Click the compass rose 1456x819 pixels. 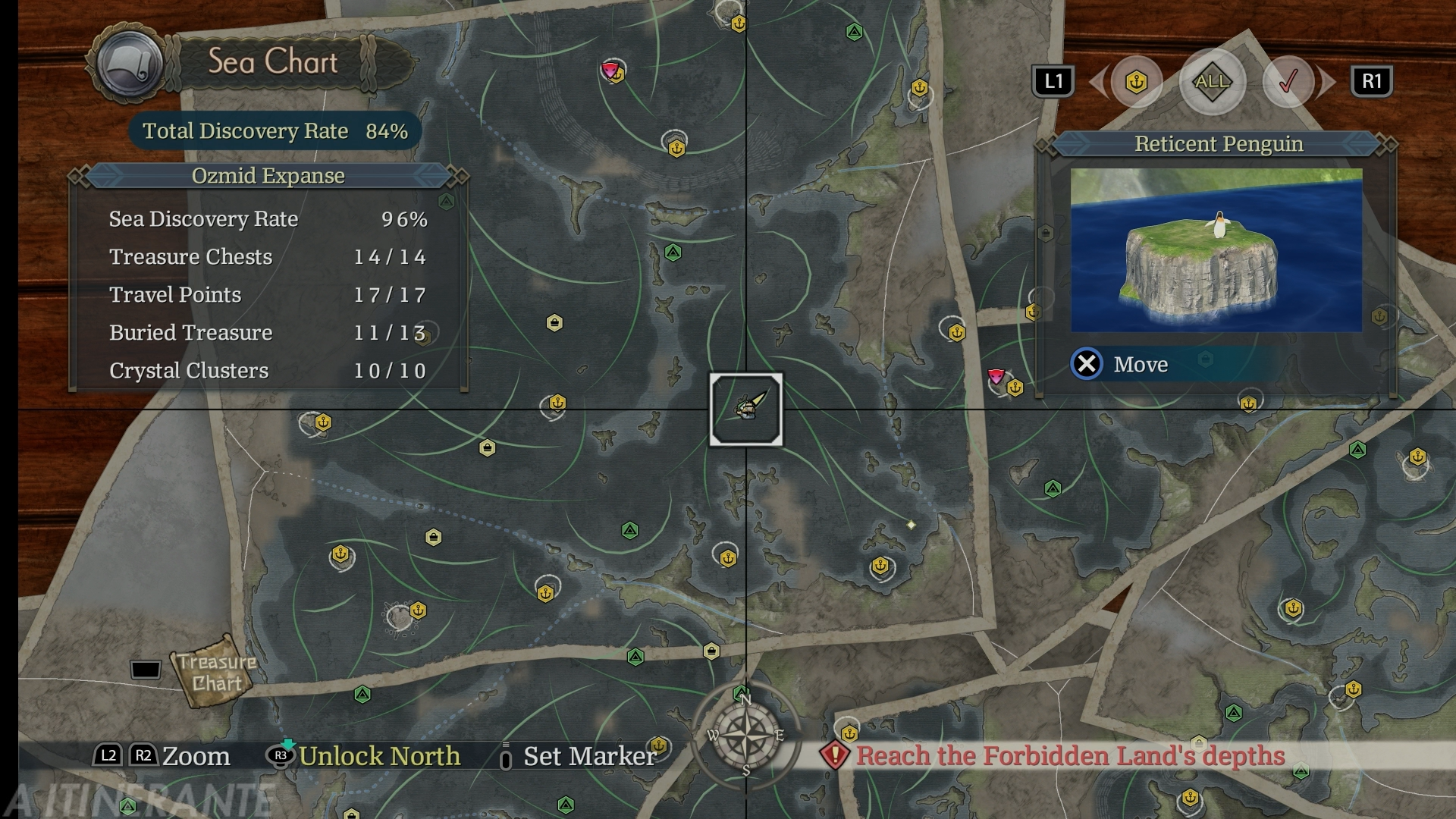tap(745, 735)
